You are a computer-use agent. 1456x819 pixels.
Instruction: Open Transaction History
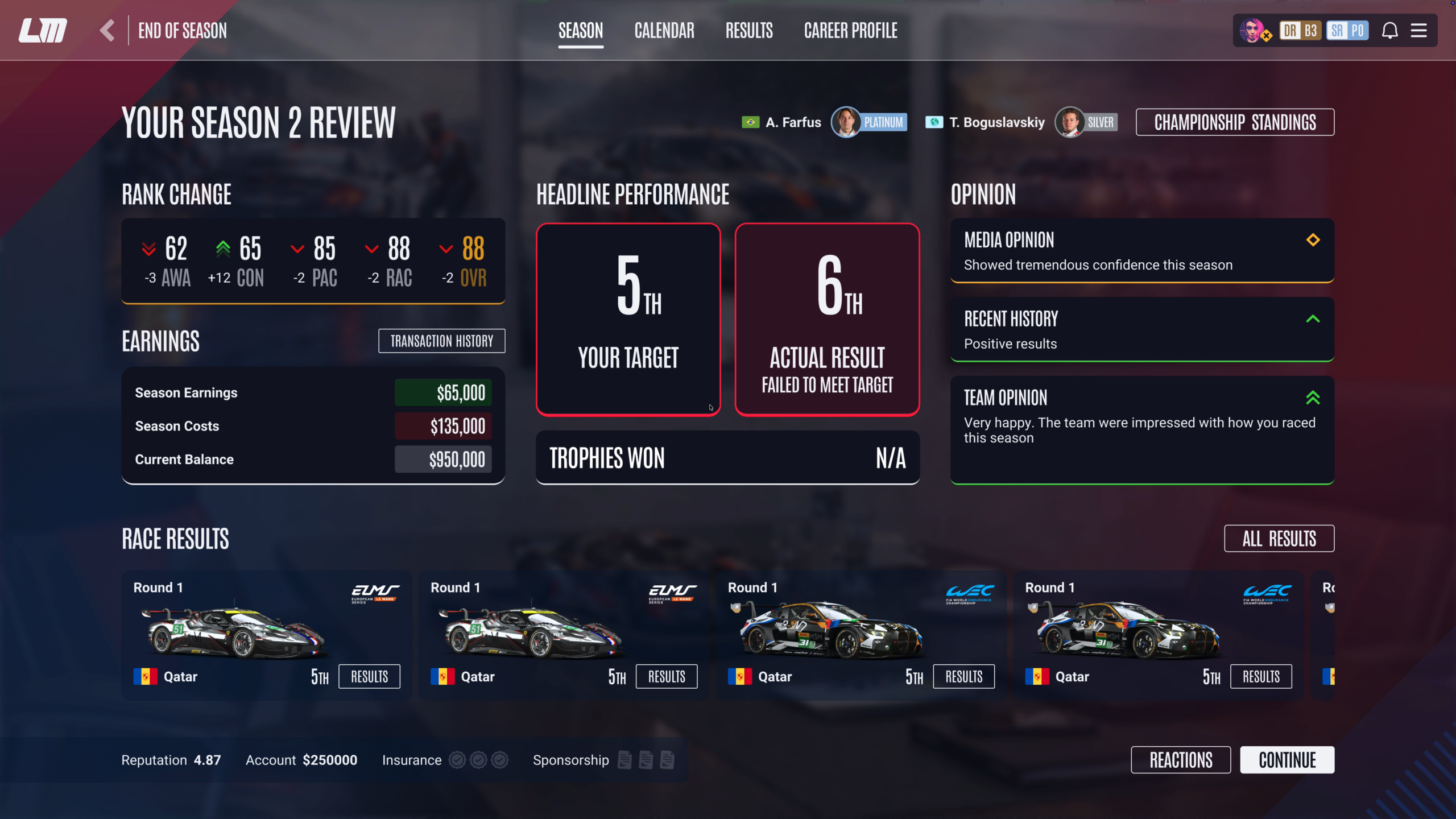[x=441, y=341]
